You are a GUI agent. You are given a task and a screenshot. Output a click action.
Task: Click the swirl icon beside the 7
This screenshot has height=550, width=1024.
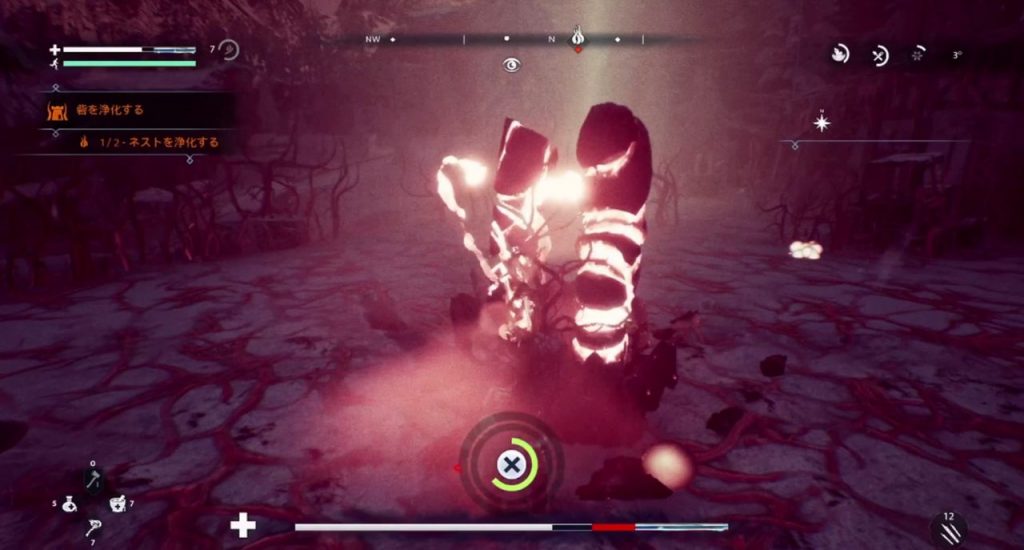229,49
